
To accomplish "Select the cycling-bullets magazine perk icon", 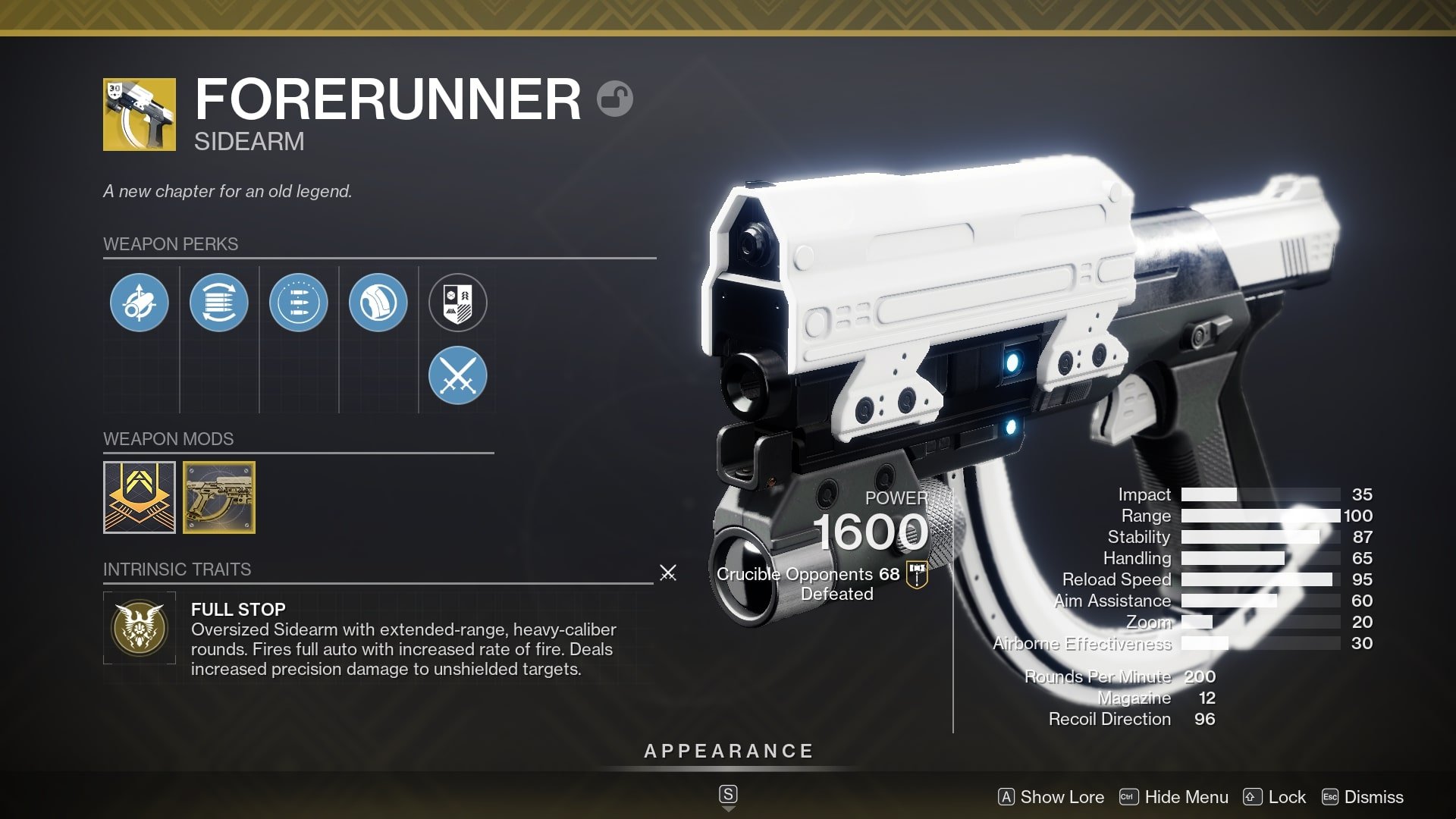I will [219, 302].
